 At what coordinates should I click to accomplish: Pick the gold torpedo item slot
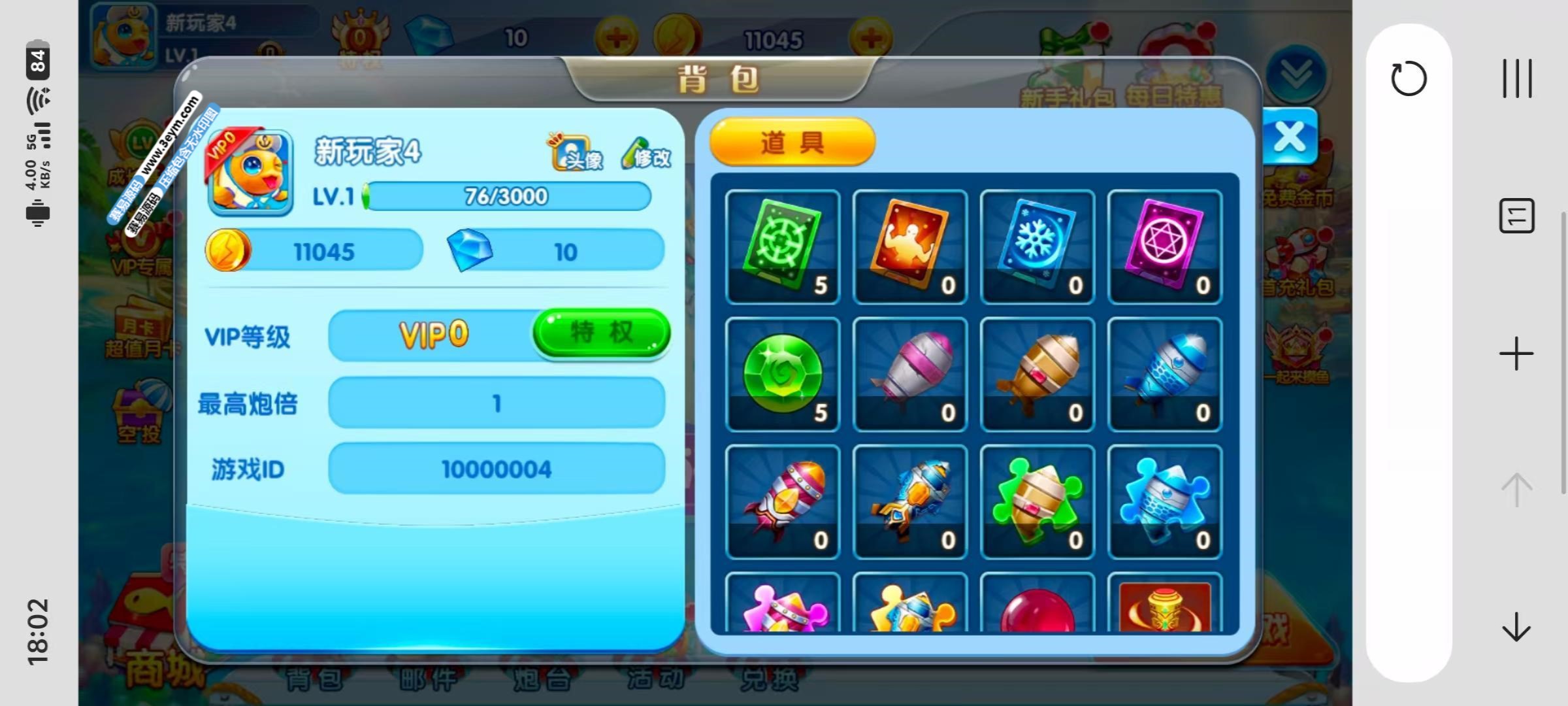tap(1037, 374)
